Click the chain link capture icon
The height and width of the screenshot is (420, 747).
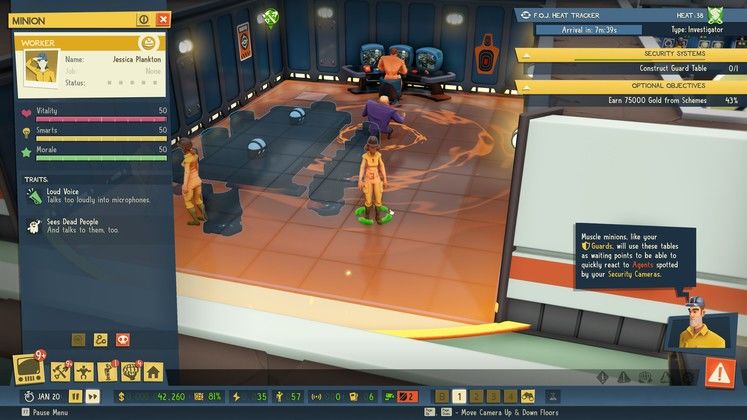coord(100,340)
